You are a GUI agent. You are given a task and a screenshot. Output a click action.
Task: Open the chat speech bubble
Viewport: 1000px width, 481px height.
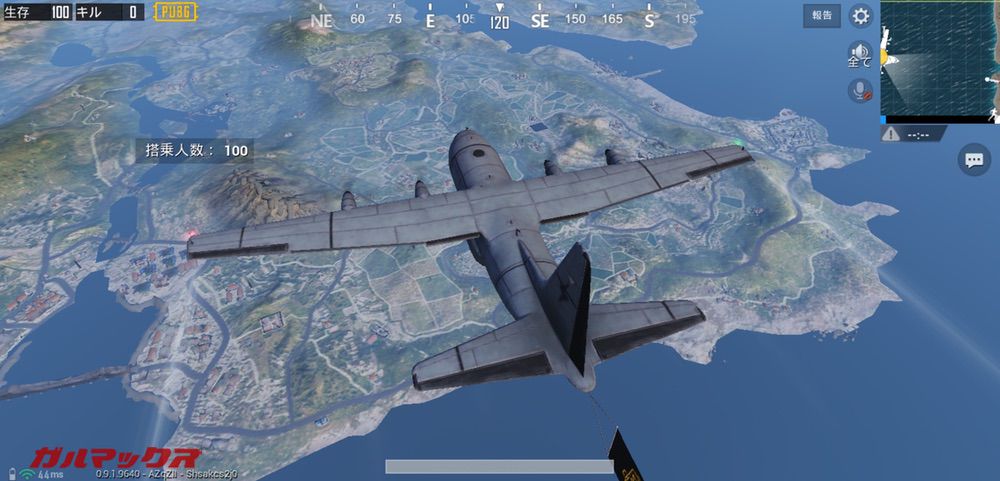coord(972,159)
